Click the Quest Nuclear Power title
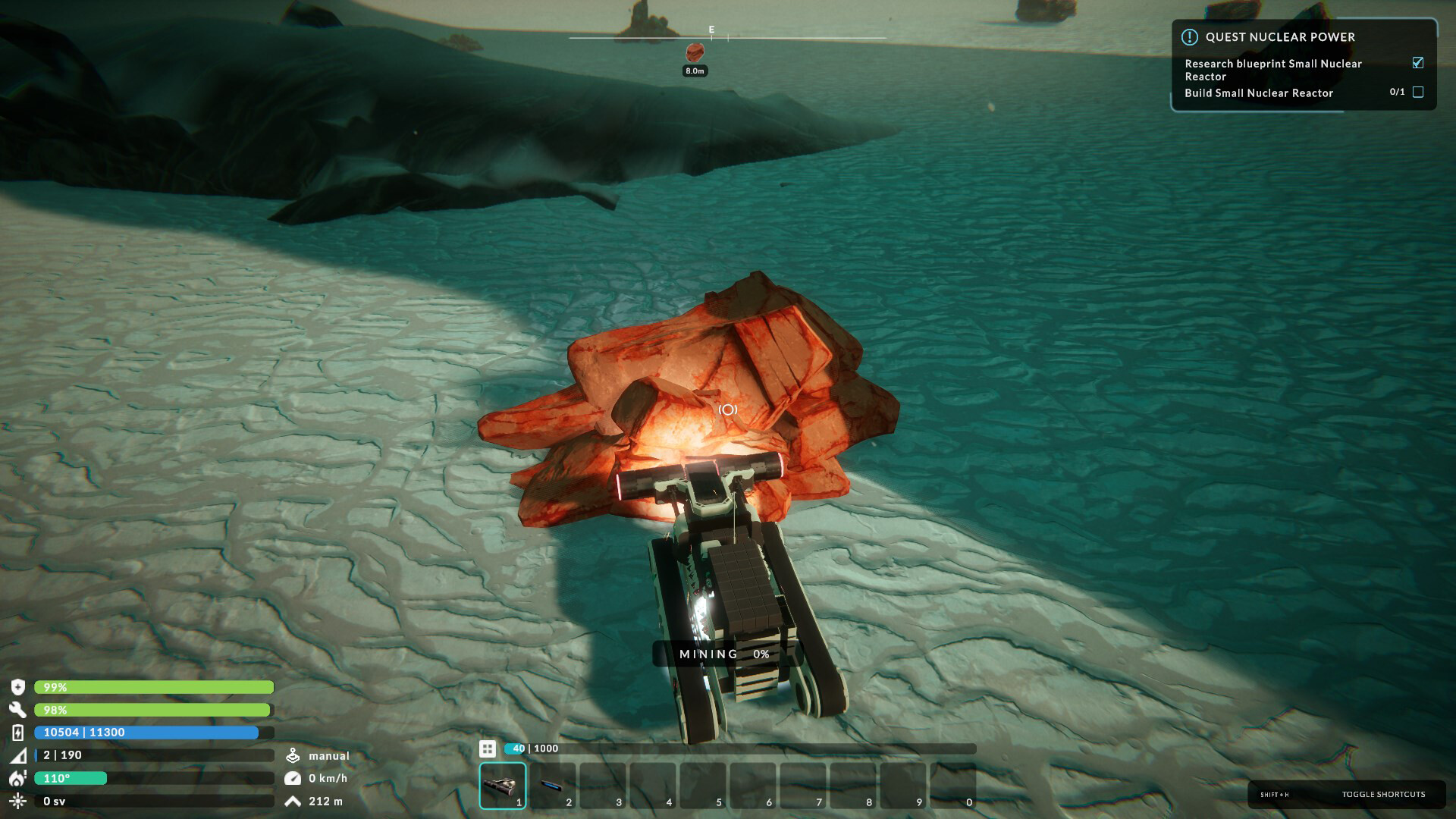Screen dimensions: 1456x819 (x=1279, y=36)
